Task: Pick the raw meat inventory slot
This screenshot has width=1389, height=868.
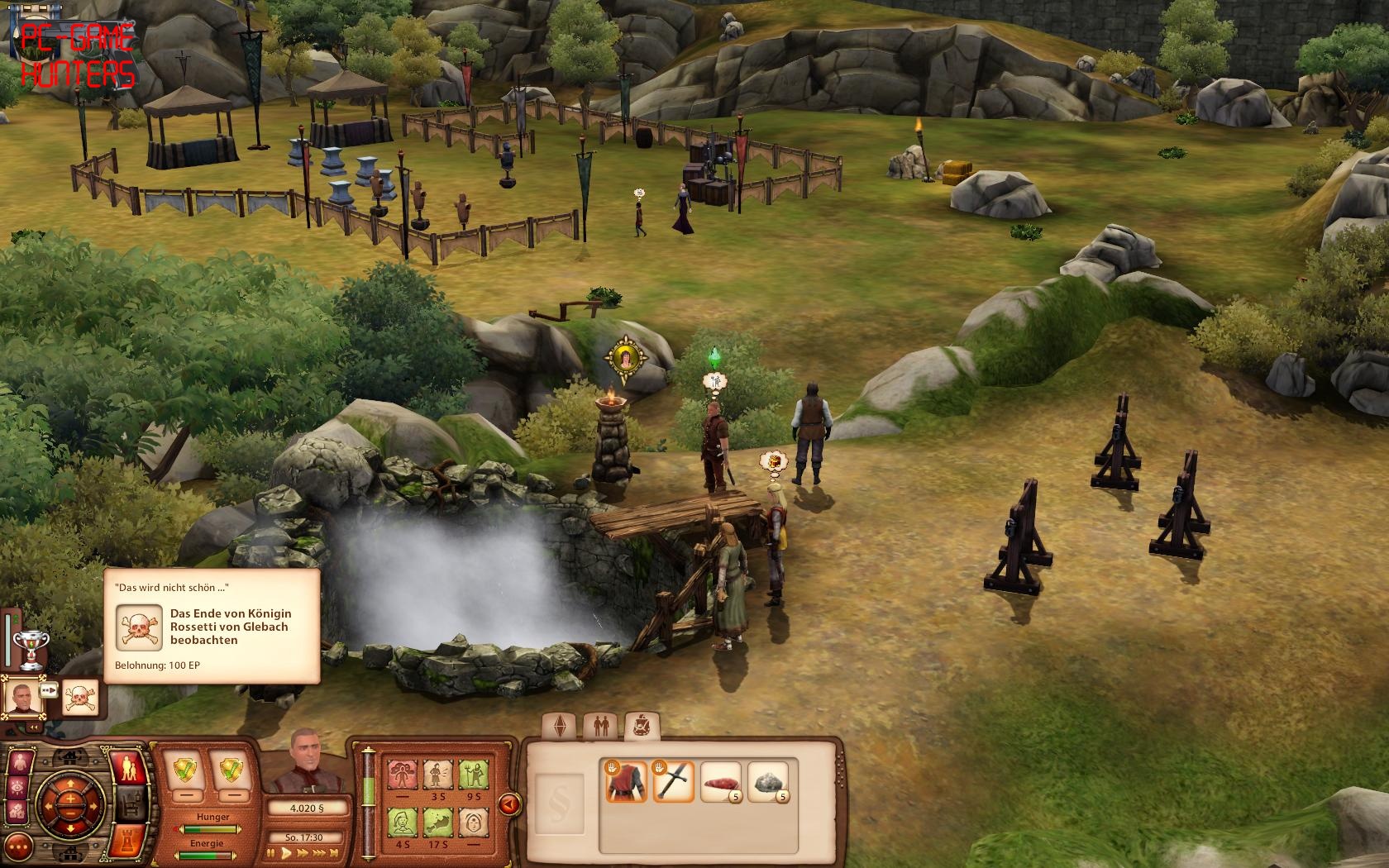Action: point(720,782)
